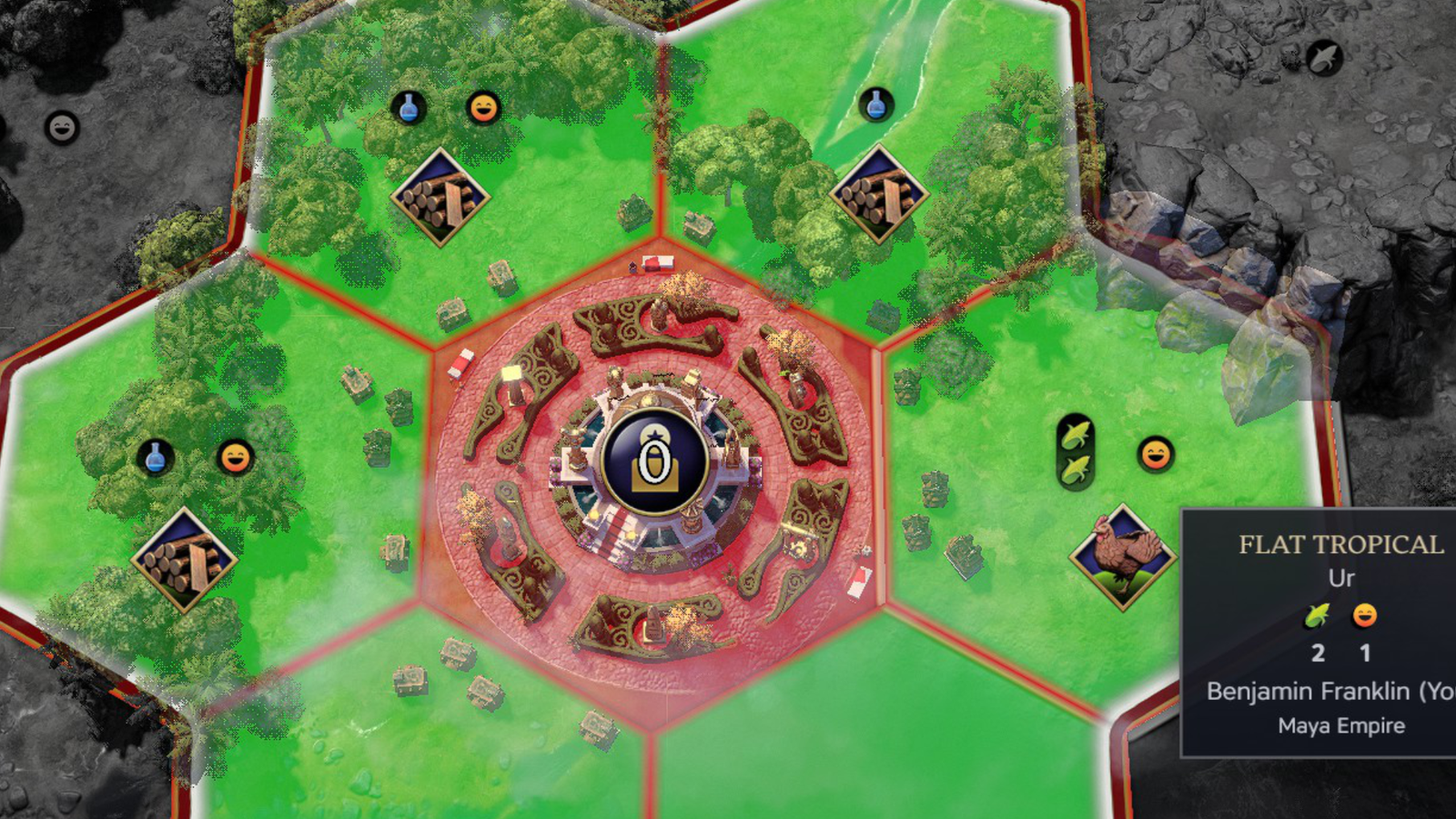Click the red flag marker north of the city plaza
Viewport: 1456px width, 819px height.
coord(657,262)
